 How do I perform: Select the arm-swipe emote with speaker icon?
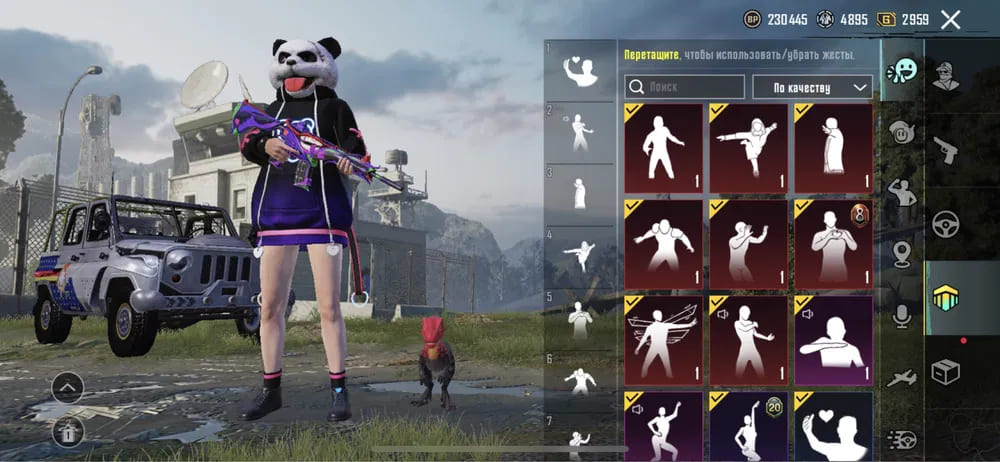click(834, 336)
